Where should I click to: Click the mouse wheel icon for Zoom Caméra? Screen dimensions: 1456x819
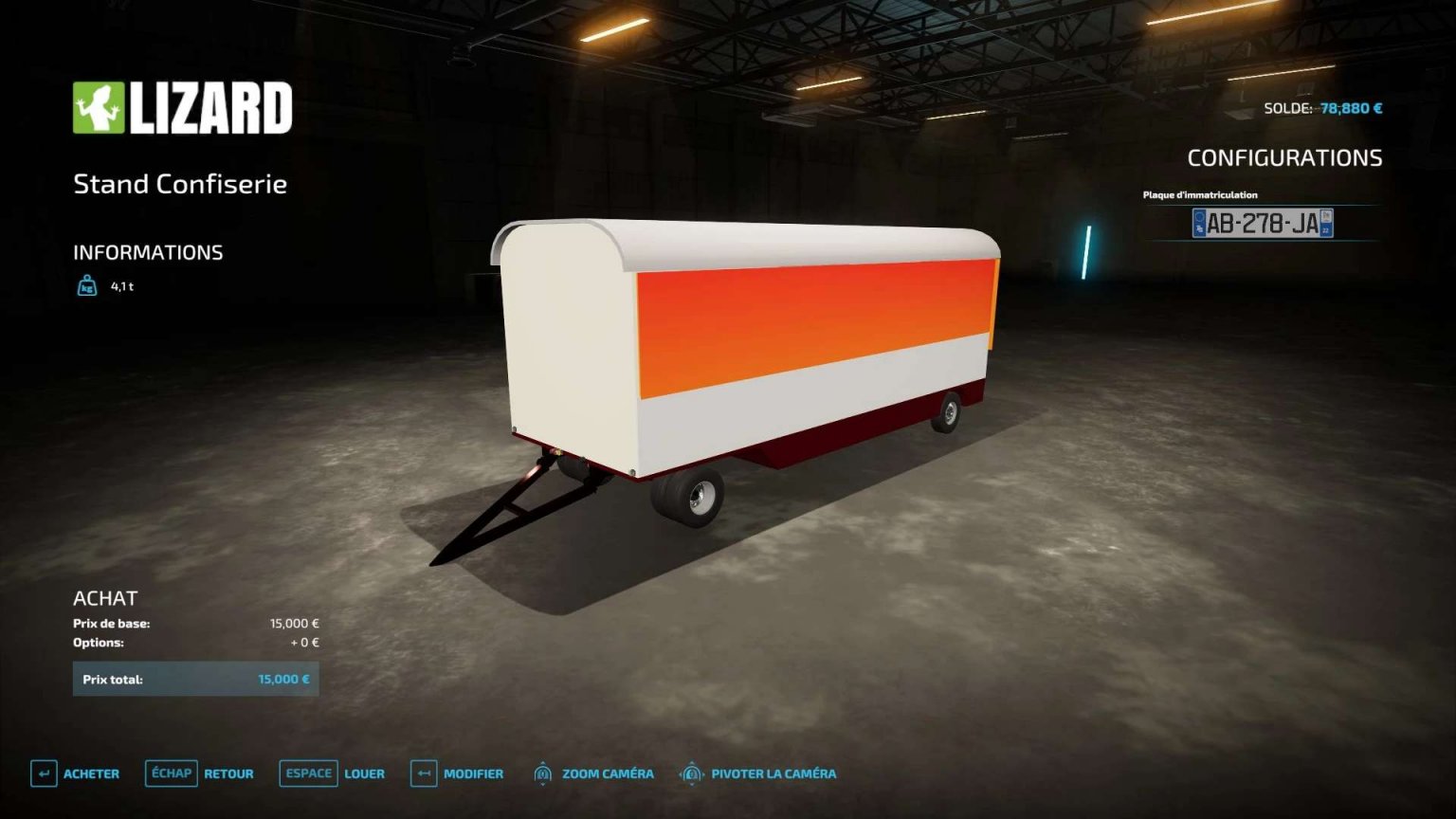pos(543,773)
